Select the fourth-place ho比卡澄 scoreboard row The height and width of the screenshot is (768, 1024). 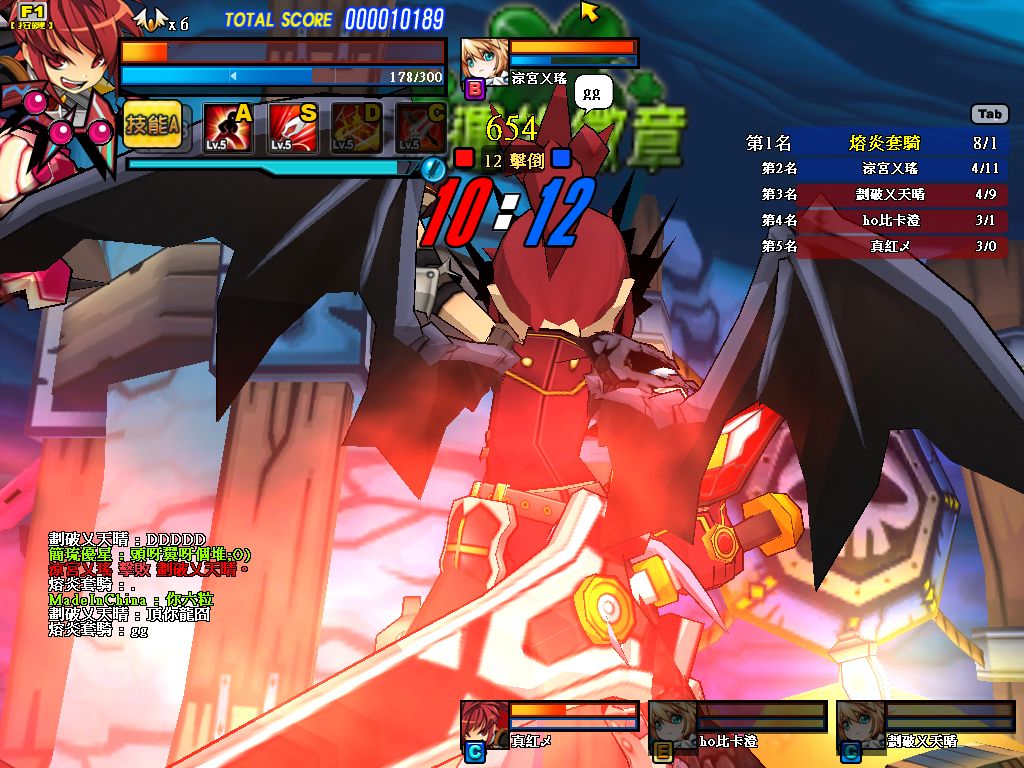[x=876, y=220]
